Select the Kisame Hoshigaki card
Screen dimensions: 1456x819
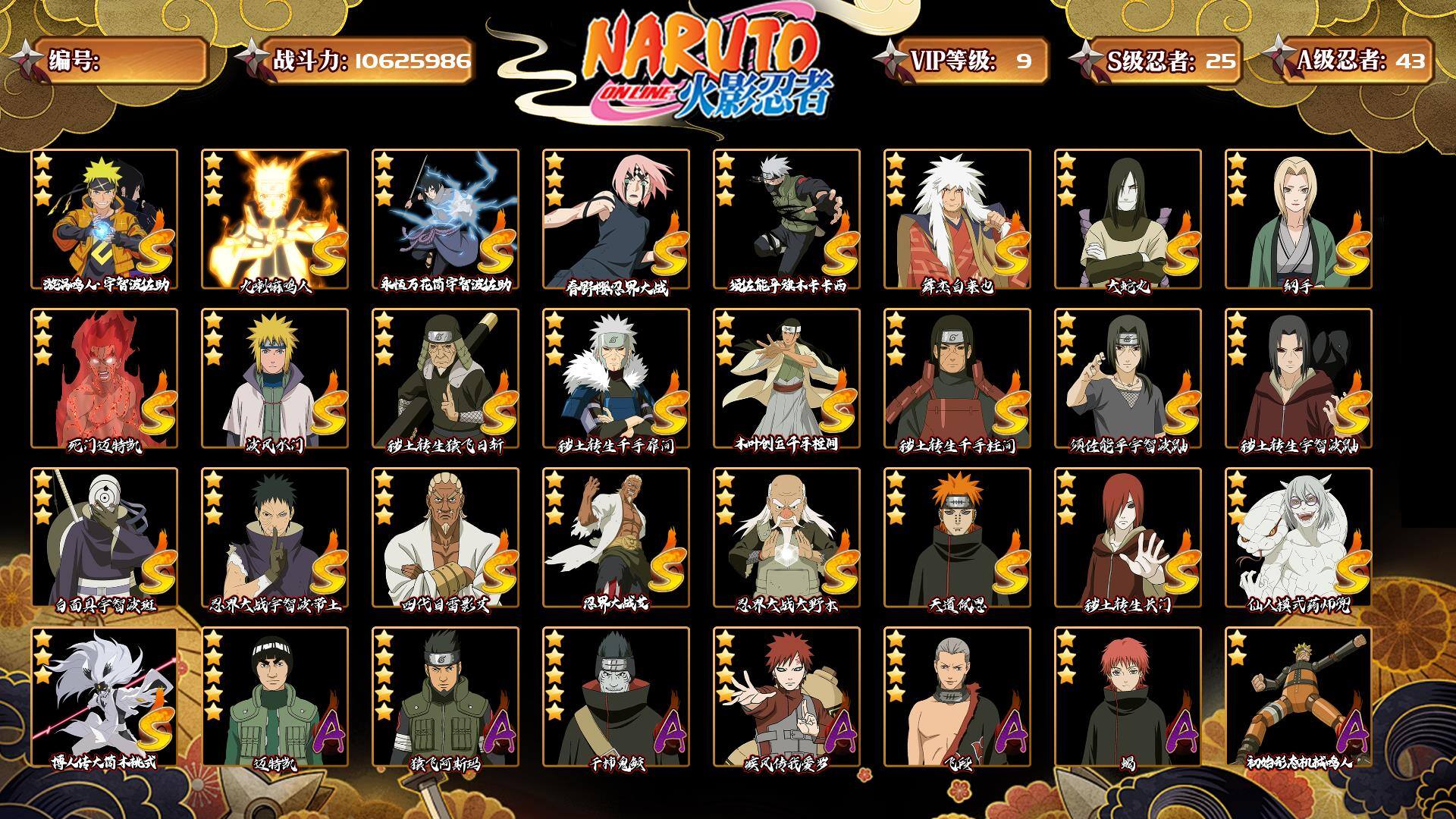pos(616,697)
